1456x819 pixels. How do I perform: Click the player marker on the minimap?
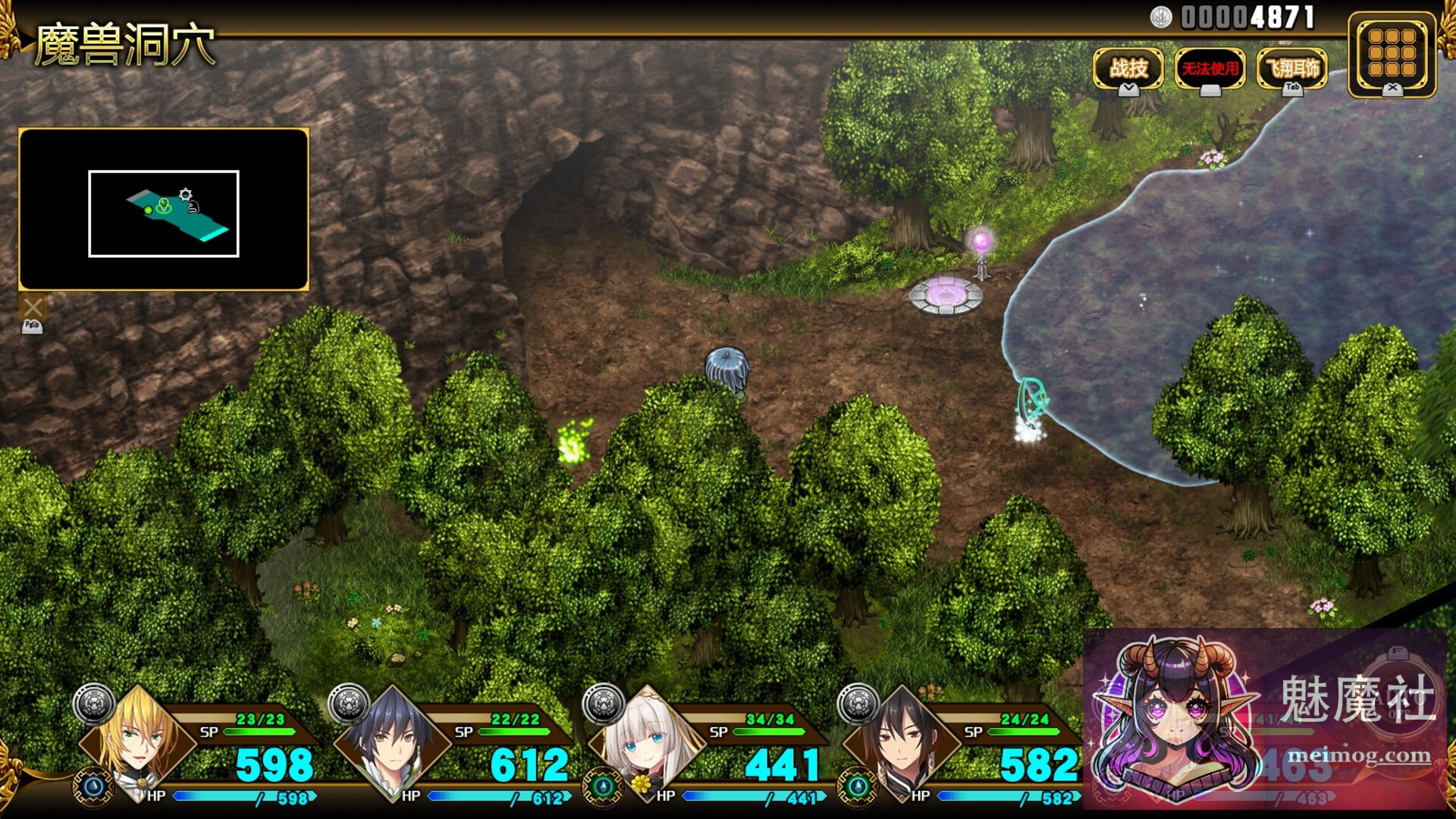162,205
